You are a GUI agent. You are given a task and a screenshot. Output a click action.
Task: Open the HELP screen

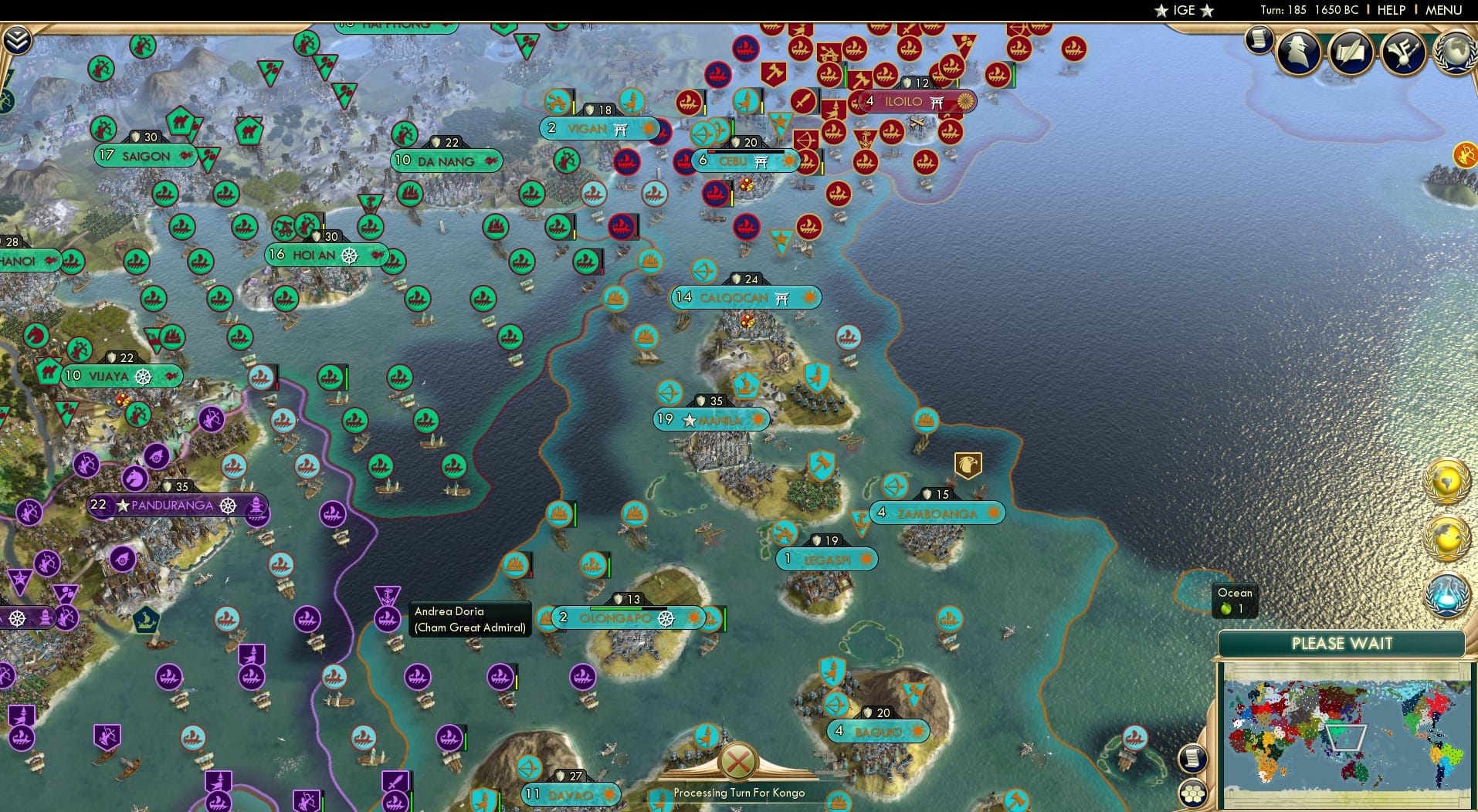[x=1390, y=10]
